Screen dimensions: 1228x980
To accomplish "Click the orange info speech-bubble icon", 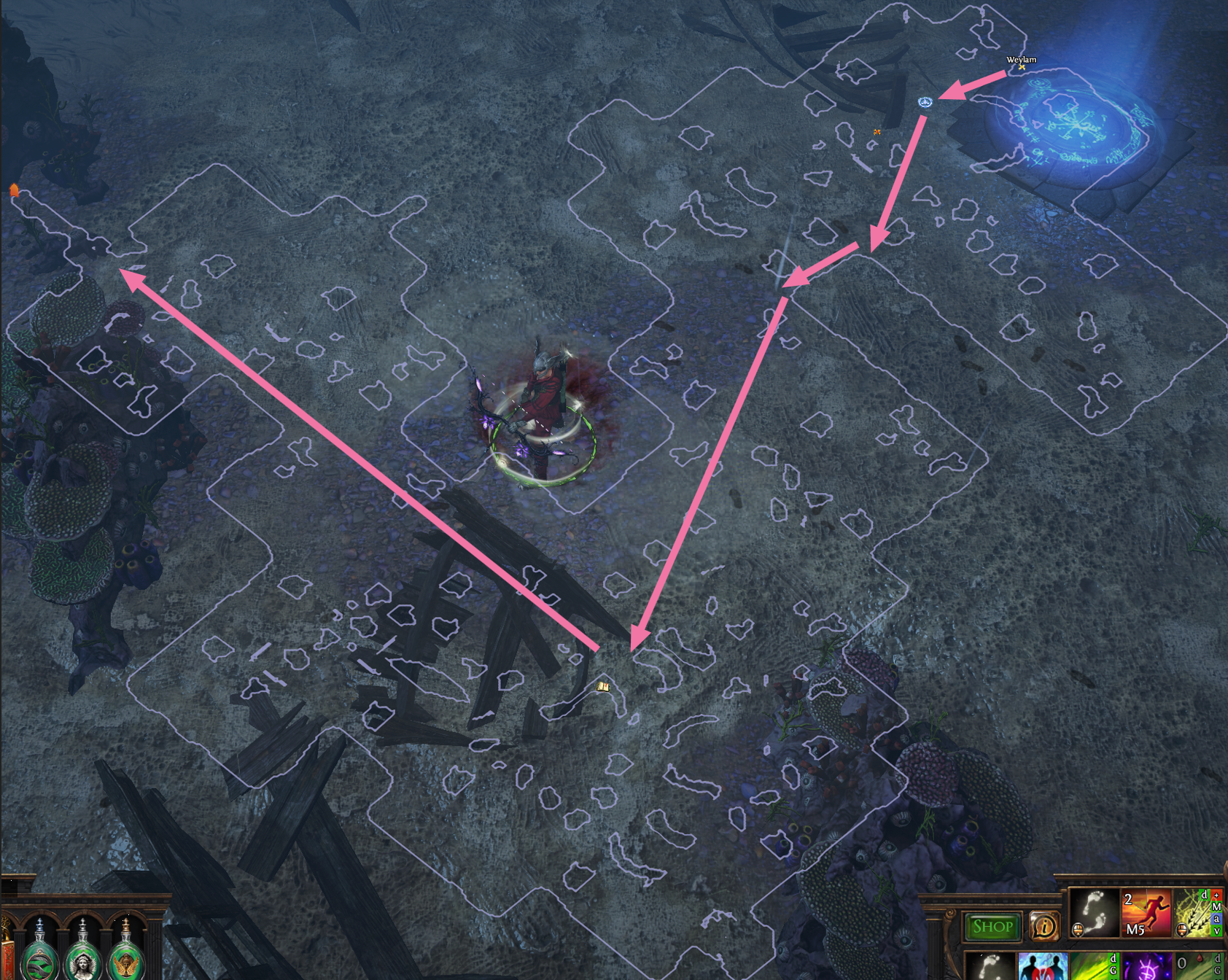I will coord(1044,927).
